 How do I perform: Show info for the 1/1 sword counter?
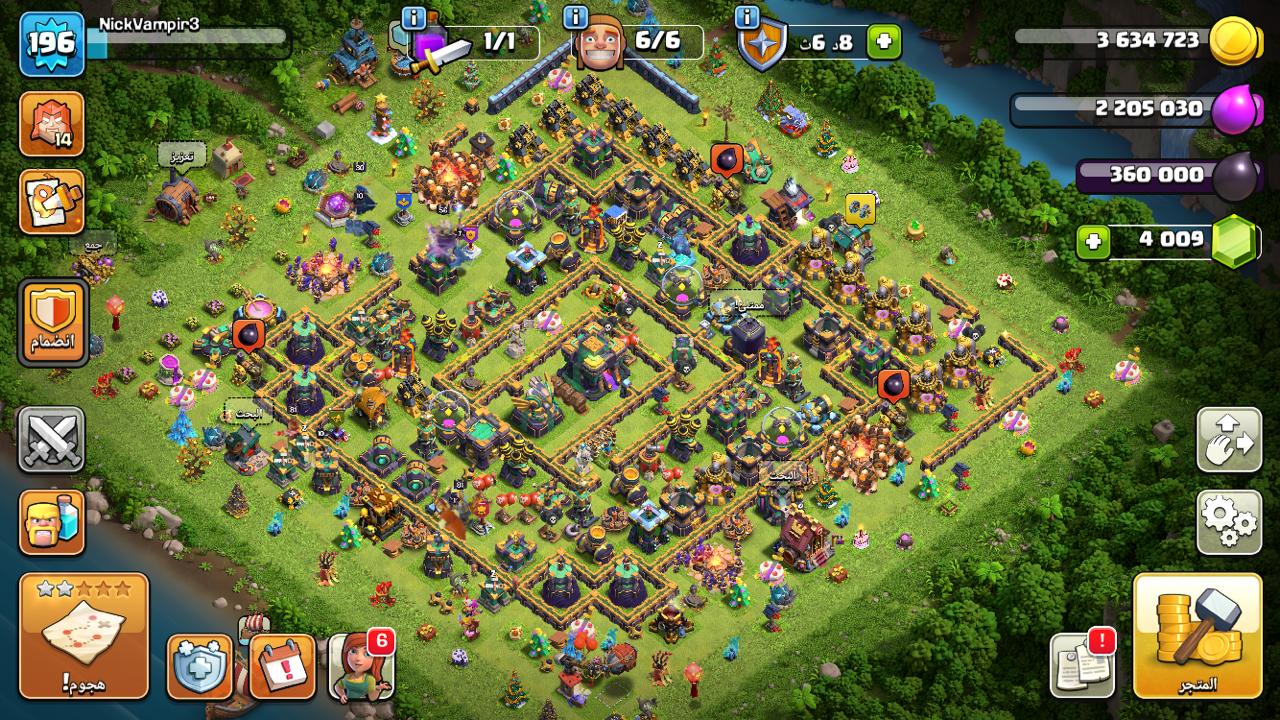[x=413, y=17]
